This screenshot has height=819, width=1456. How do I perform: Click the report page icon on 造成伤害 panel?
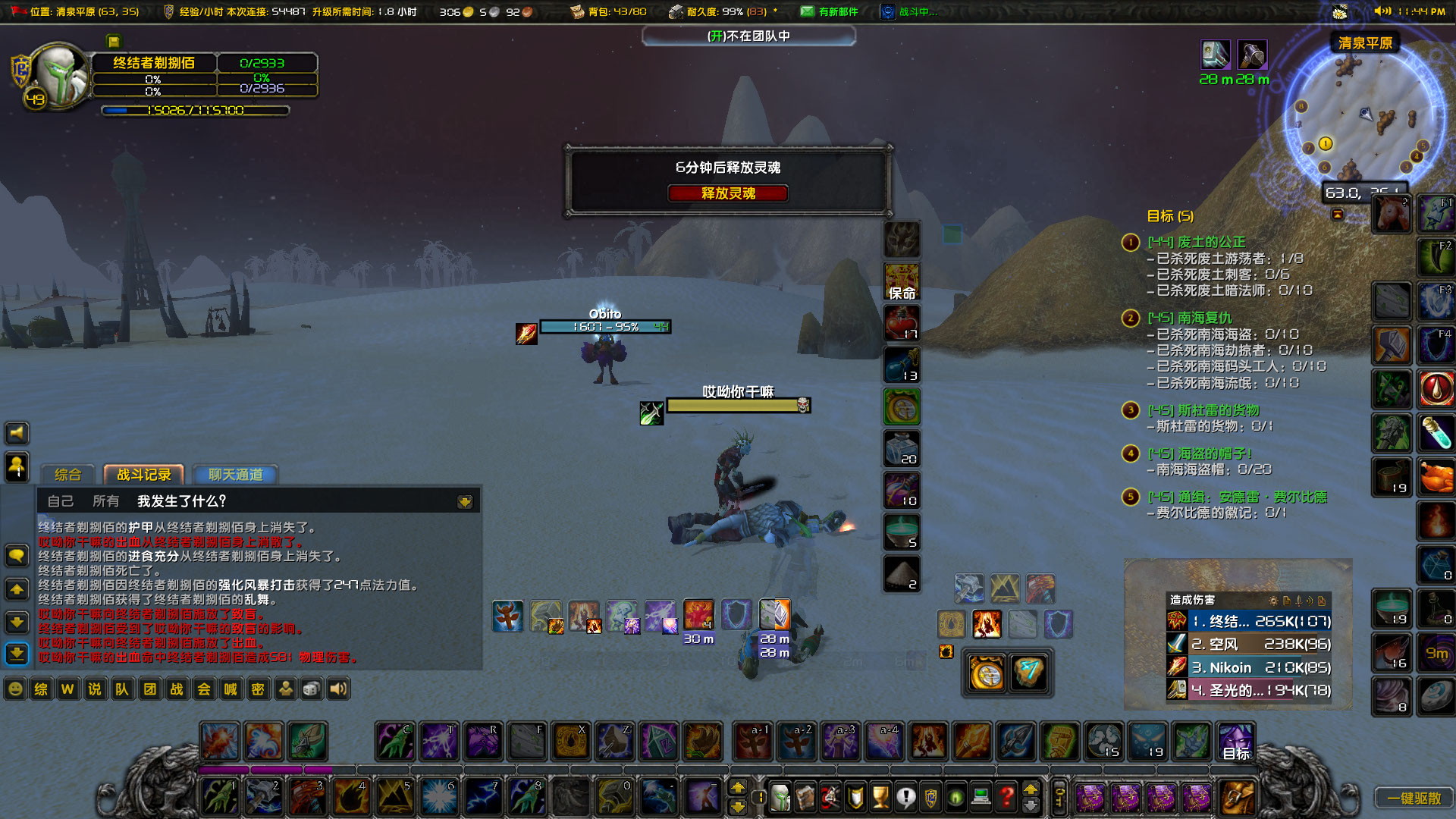click(1287, 601)
